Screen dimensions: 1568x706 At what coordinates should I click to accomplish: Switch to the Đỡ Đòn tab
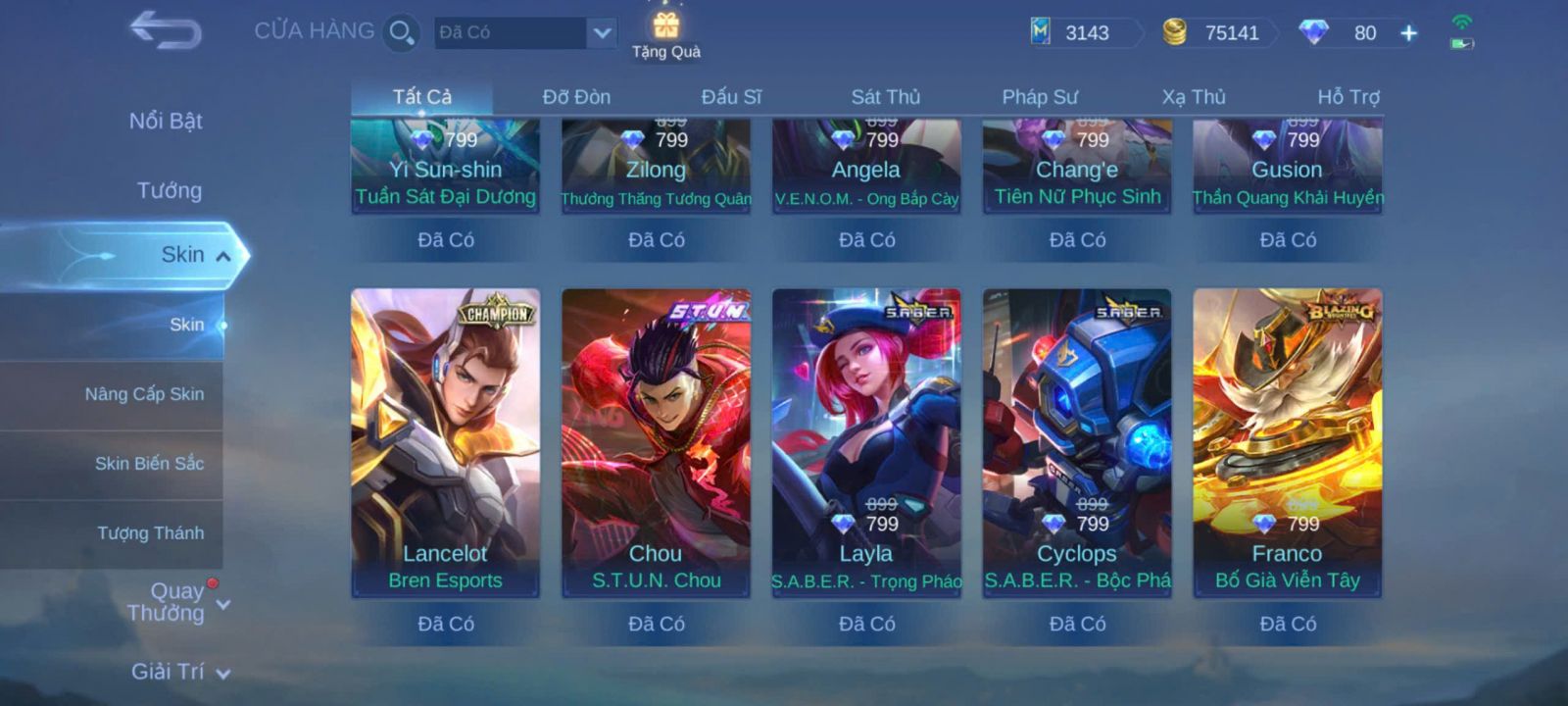tap(576, 97)
